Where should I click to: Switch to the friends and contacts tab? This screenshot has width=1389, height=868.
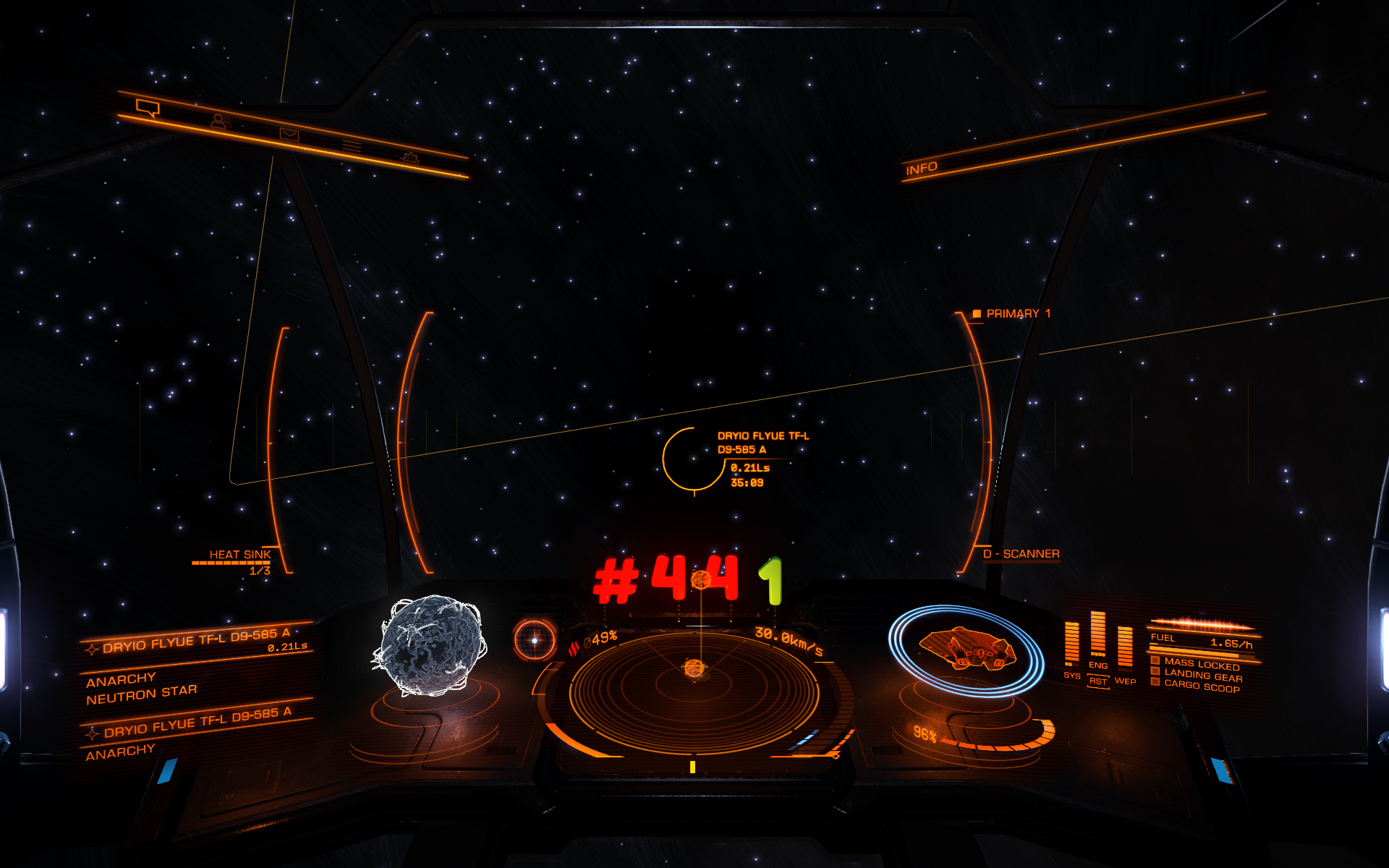[x=220, y=122]
